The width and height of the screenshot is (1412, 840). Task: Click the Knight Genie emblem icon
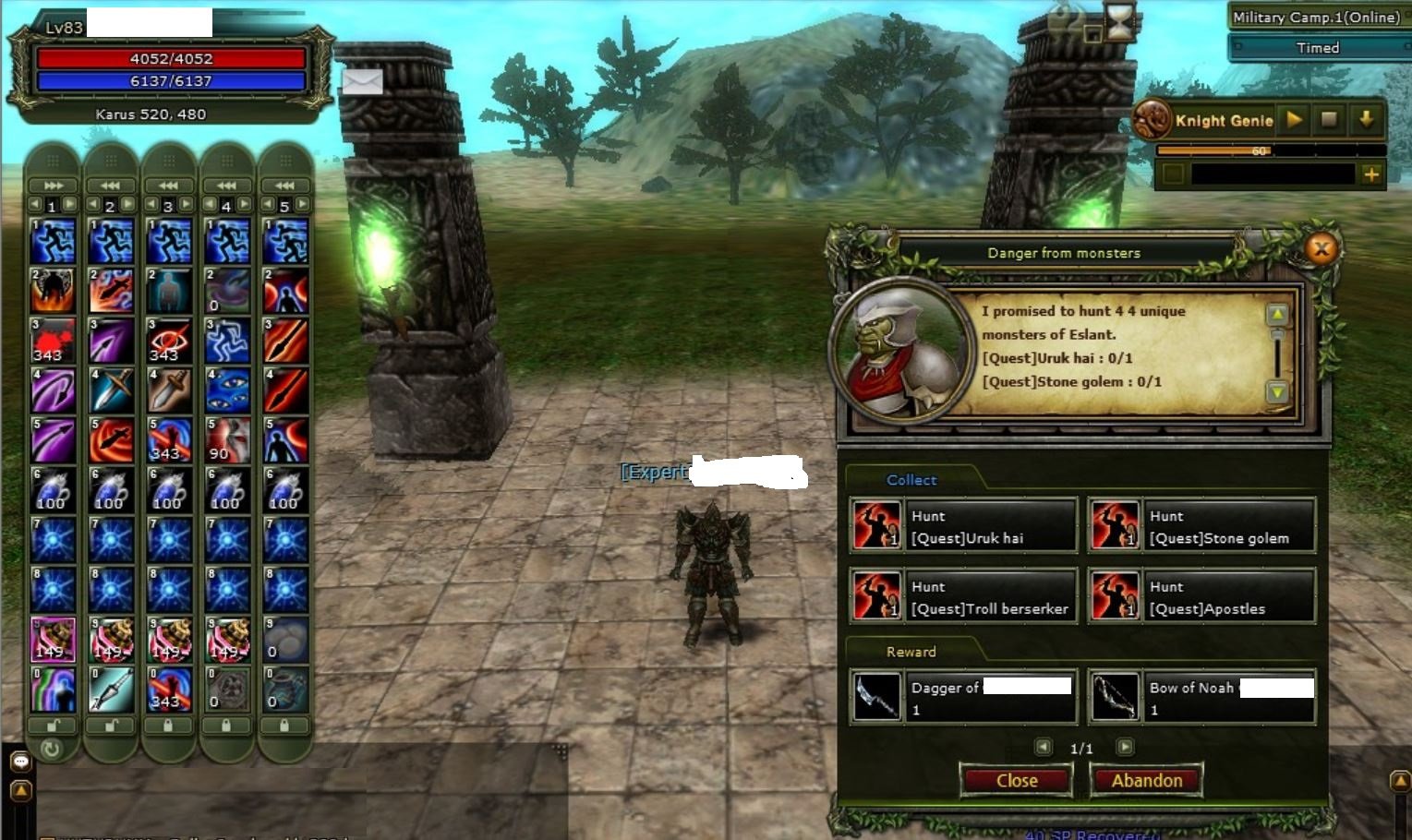1155,119
